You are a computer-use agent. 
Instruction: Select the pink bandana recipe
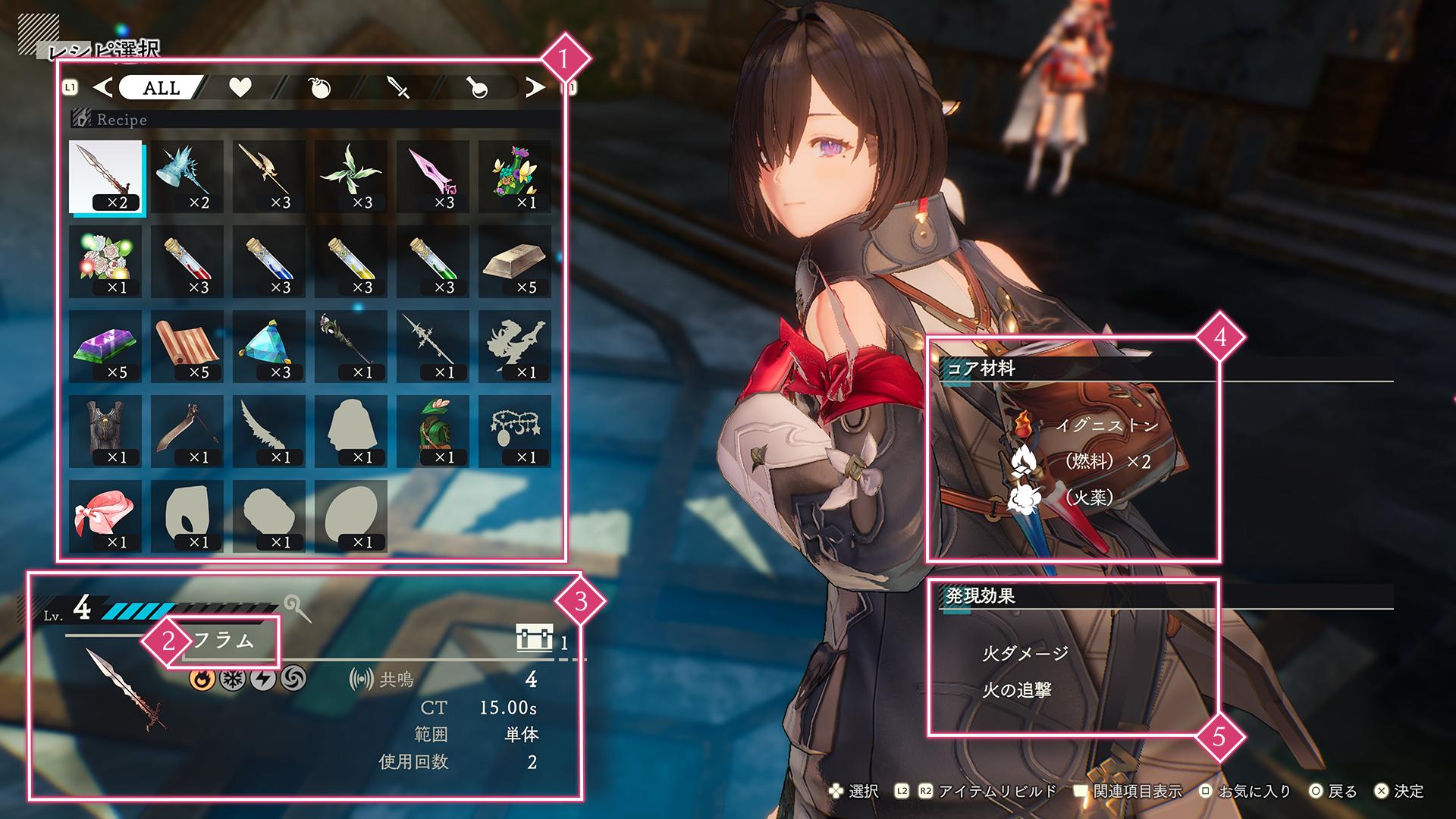[x=105, y=516]
